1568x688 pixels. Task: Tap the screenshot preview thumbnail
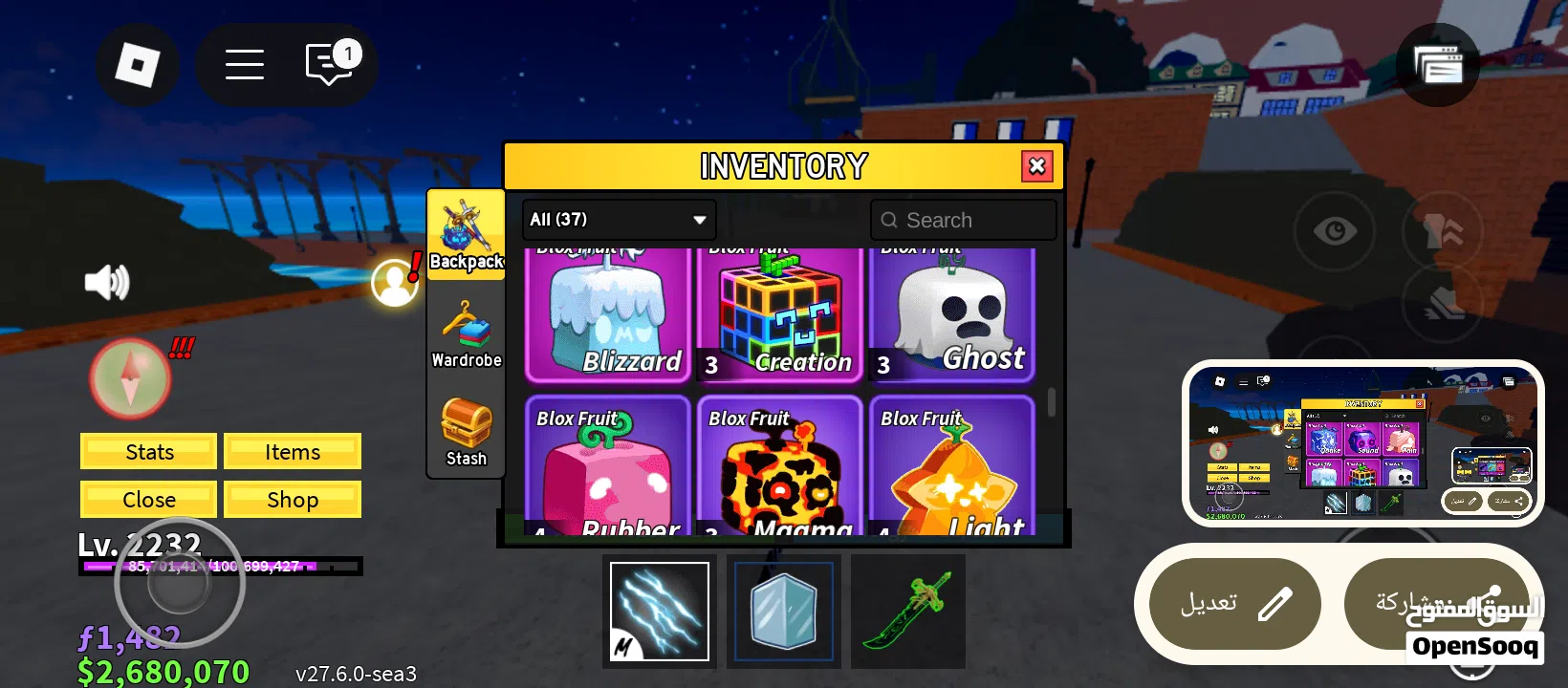(x=1362, y=442)
